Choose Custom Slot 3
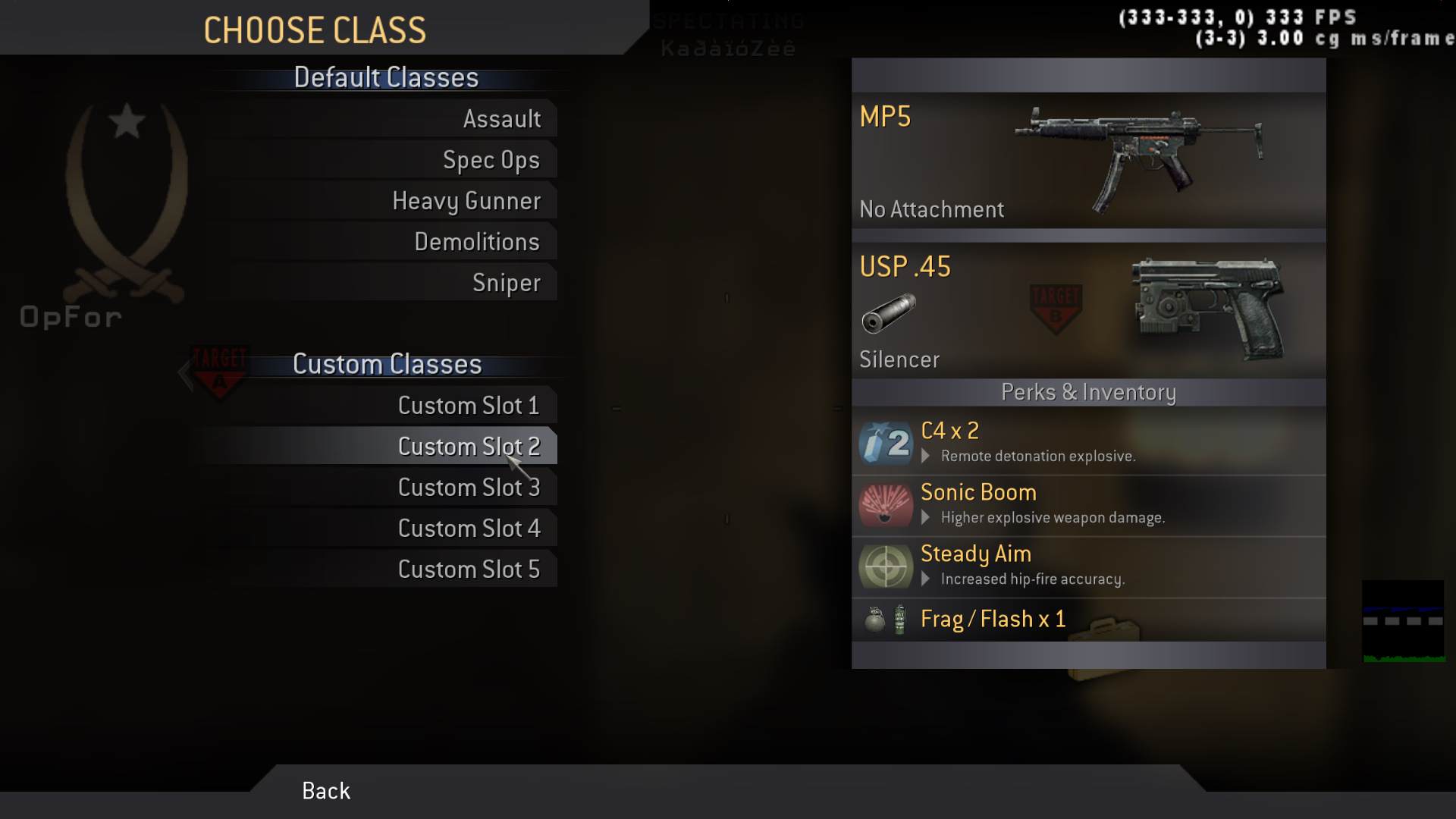The image size is (1456, 819). pyautogui.click(x=468, y=488)
